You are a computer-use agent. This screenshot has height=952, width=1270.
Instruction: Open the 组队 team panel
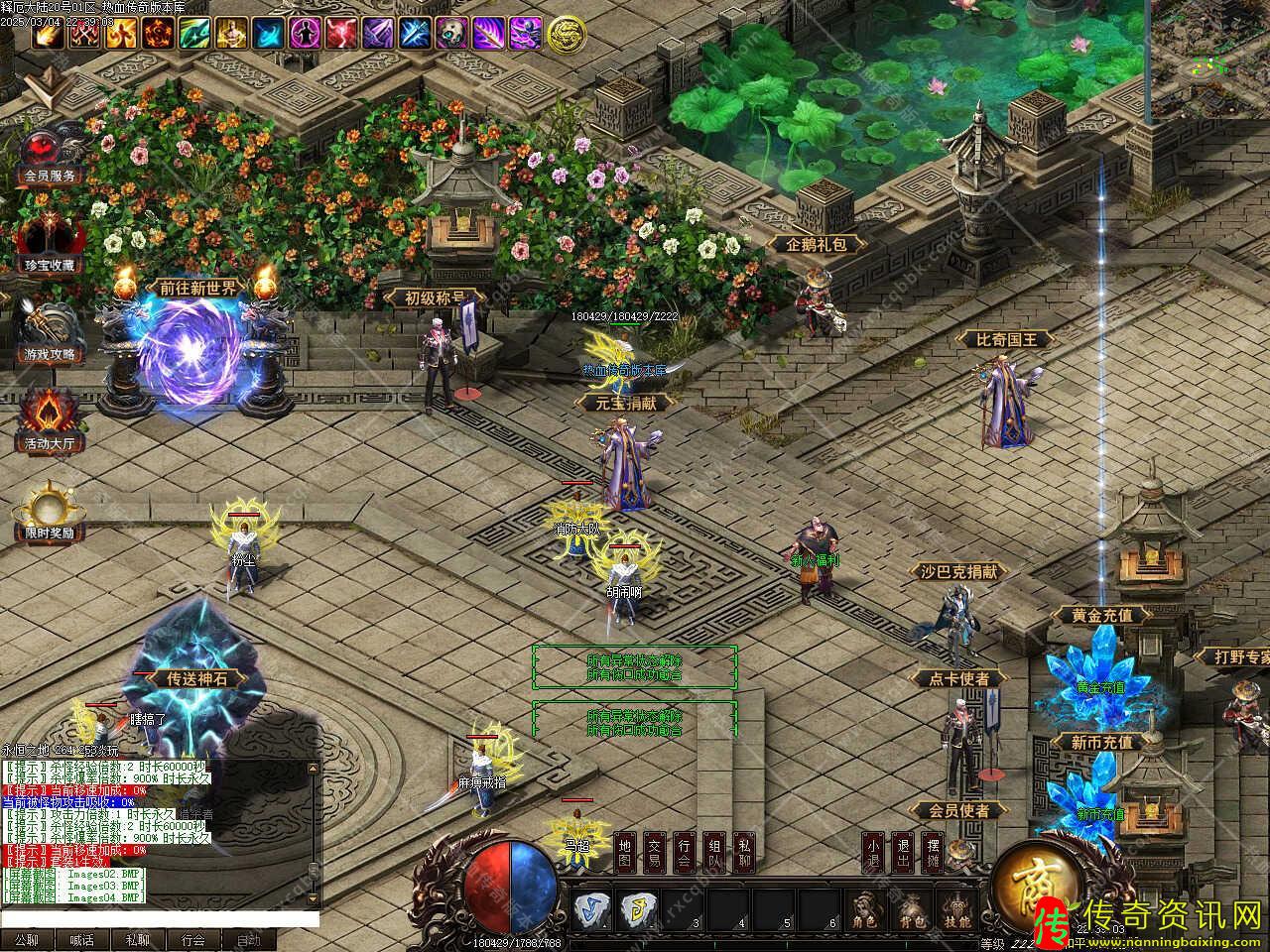[x=714, y=853]
